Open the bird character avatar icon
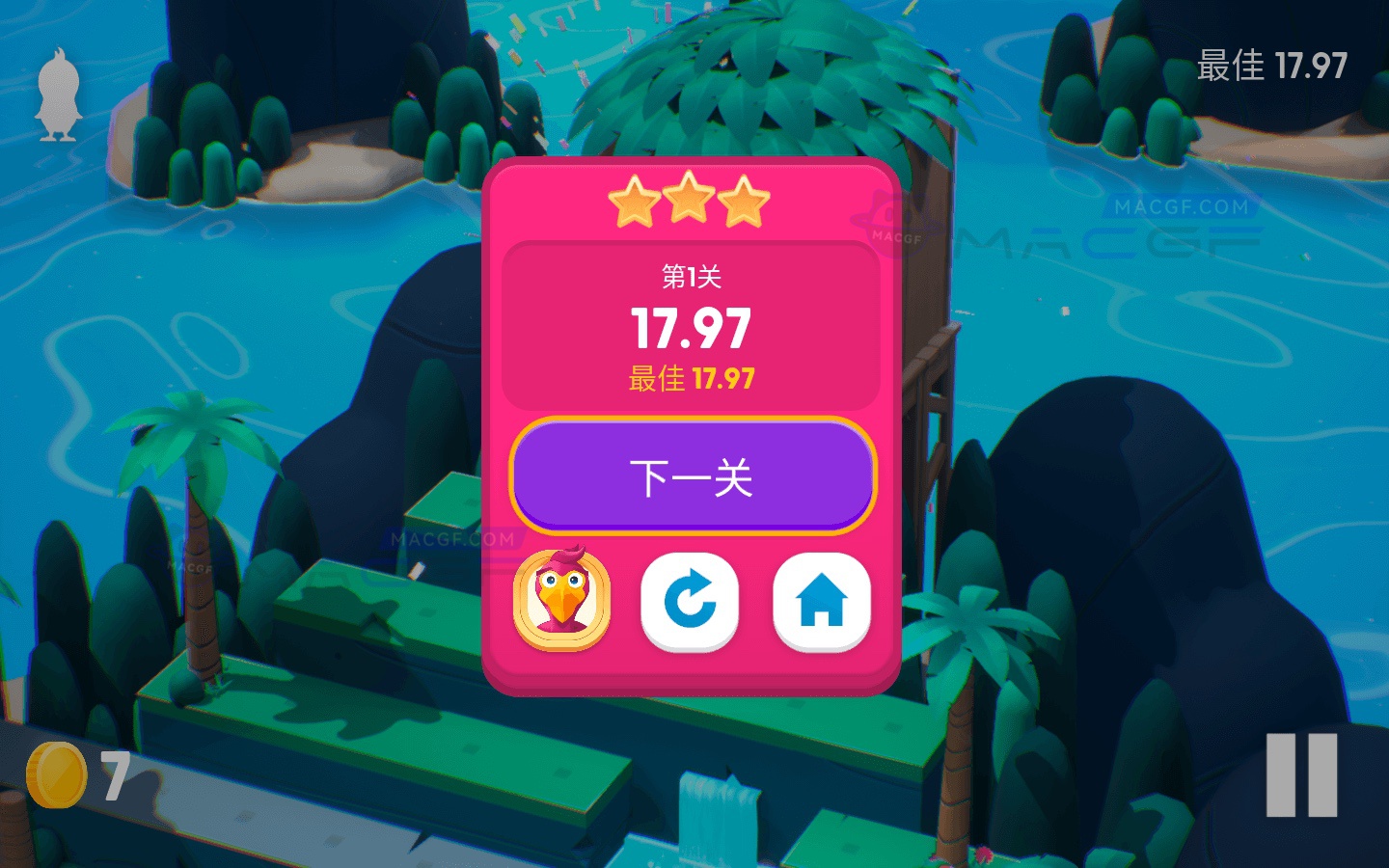 562,600
